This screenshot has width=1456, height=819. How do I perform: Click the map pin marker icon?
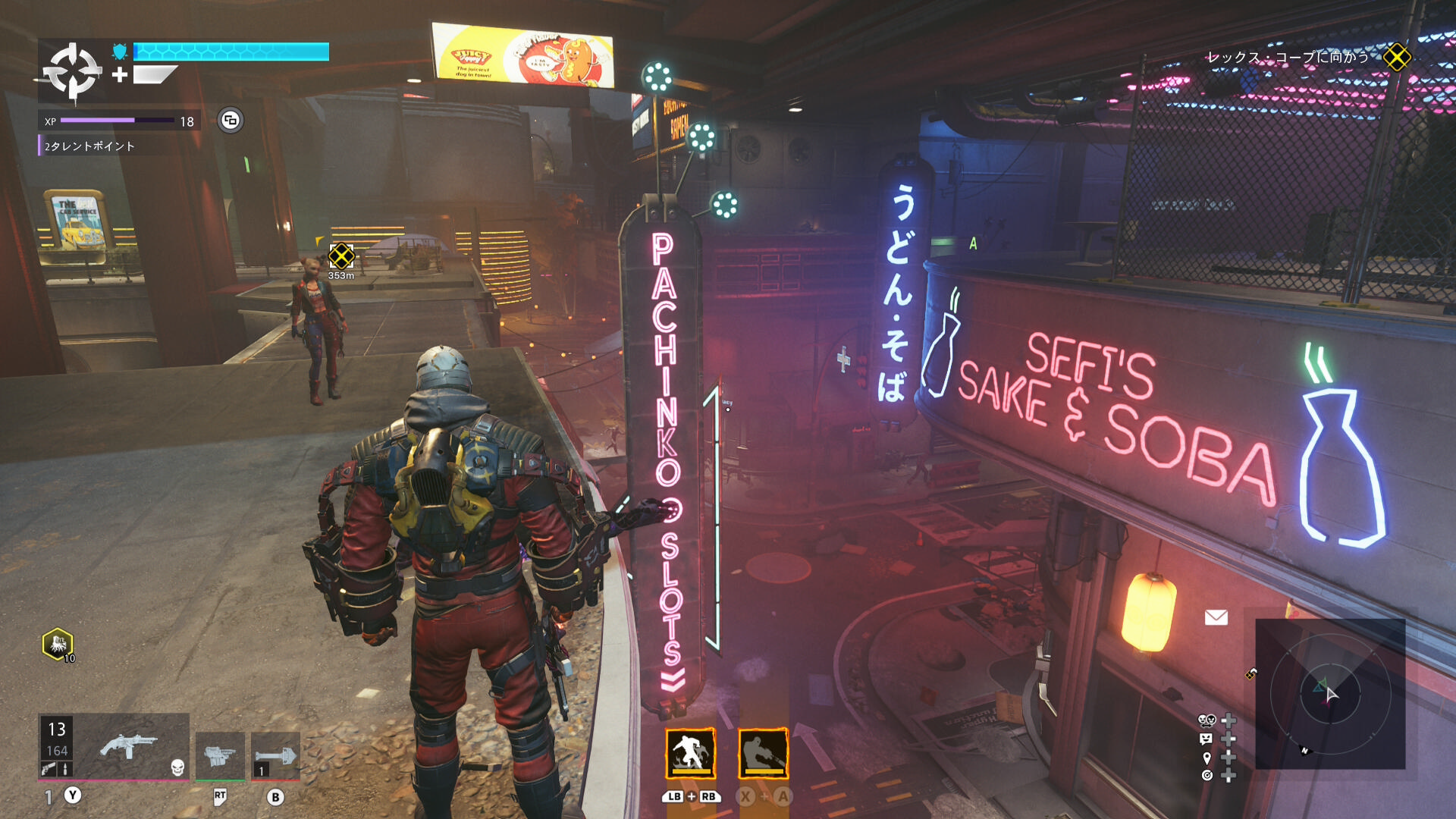pos(1207,758)
